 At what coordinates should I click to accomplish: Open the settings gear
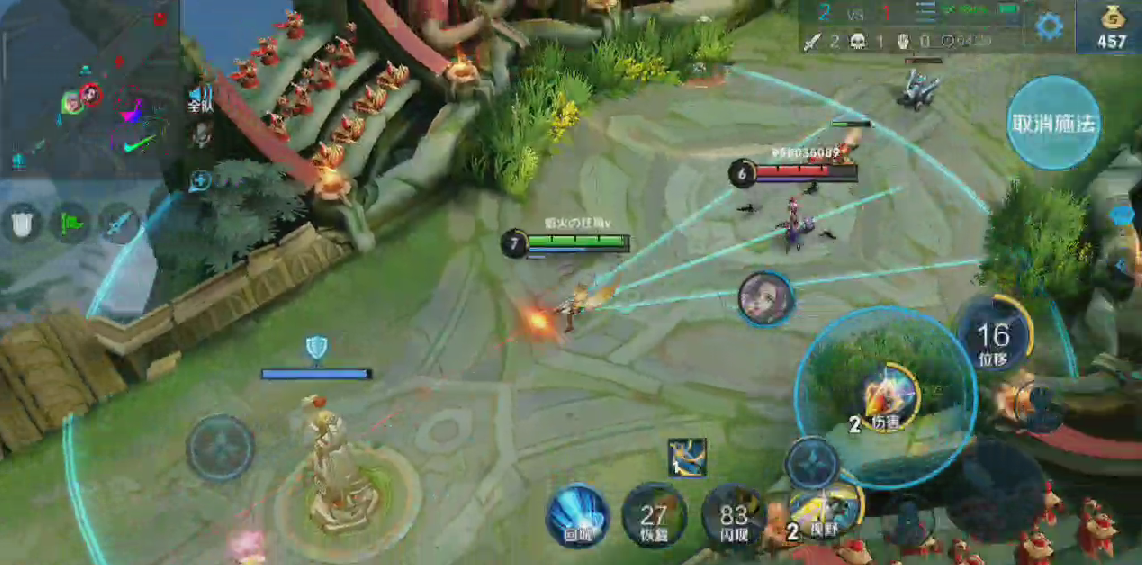1048,26
